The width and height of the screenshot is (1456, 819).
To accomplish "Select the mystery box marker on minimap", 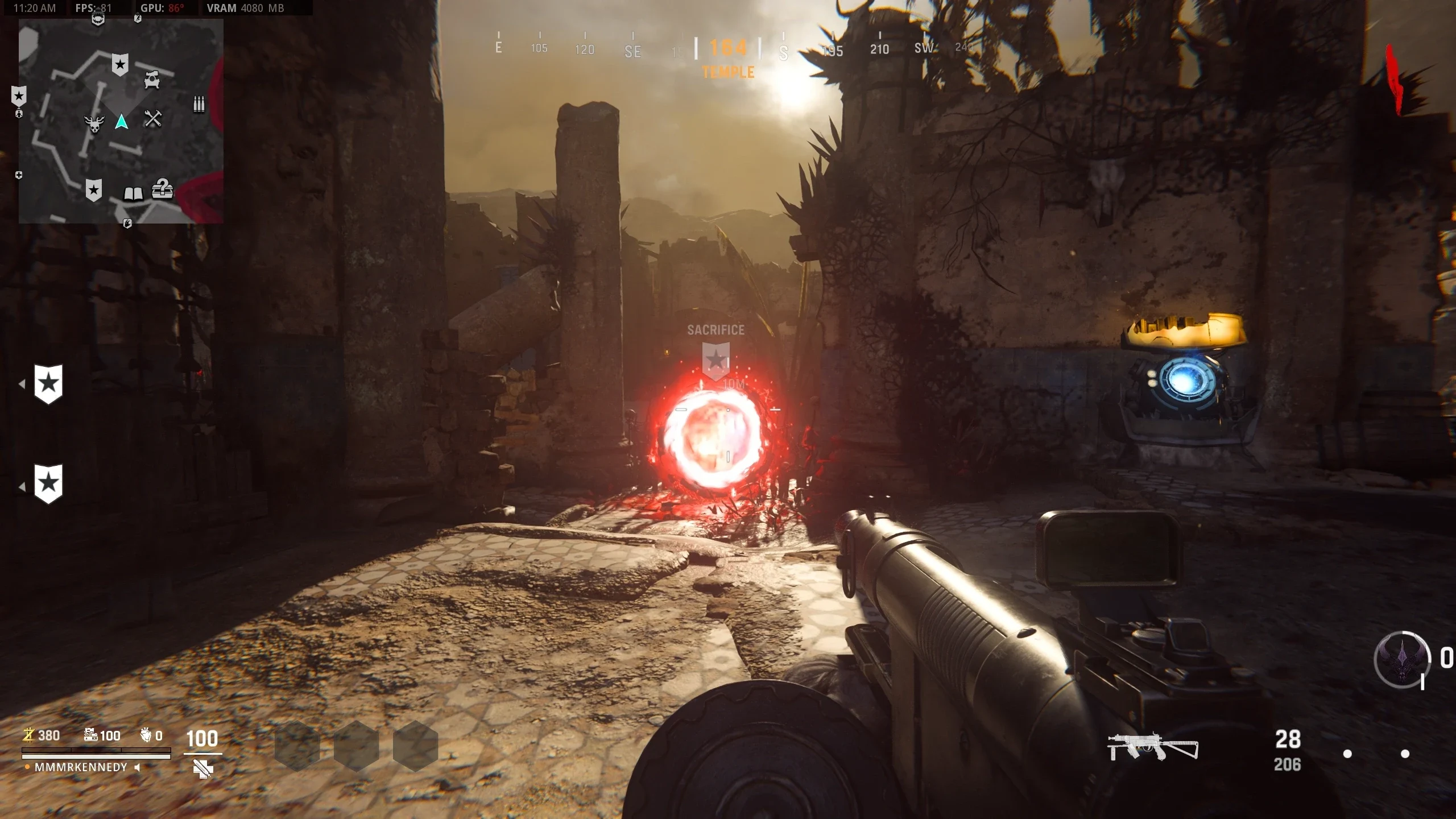I will [162, 189].
